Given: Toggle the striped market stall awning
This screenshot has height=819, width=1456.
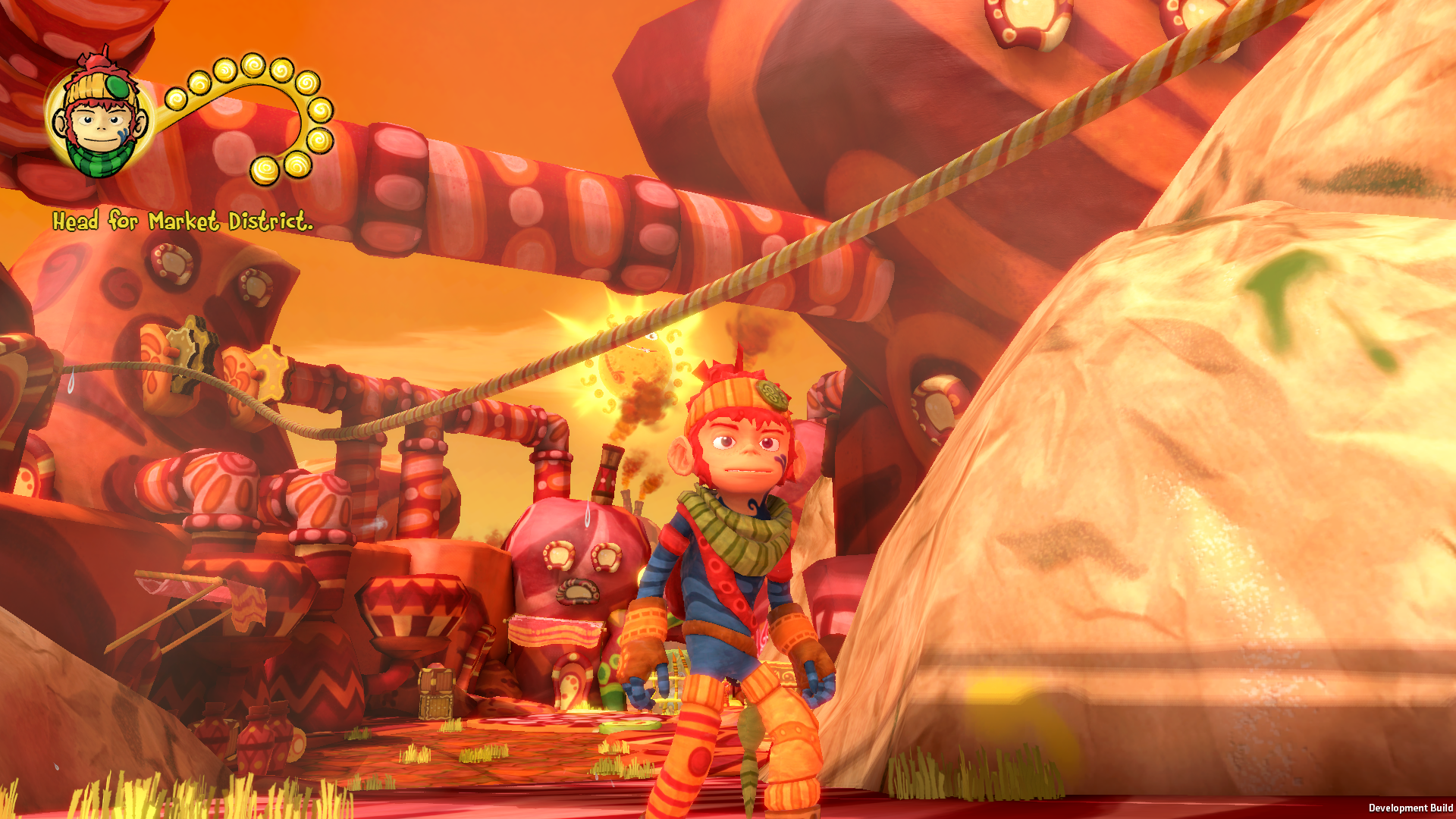Looking at the screenshot, I should click(x=554, y=630).
